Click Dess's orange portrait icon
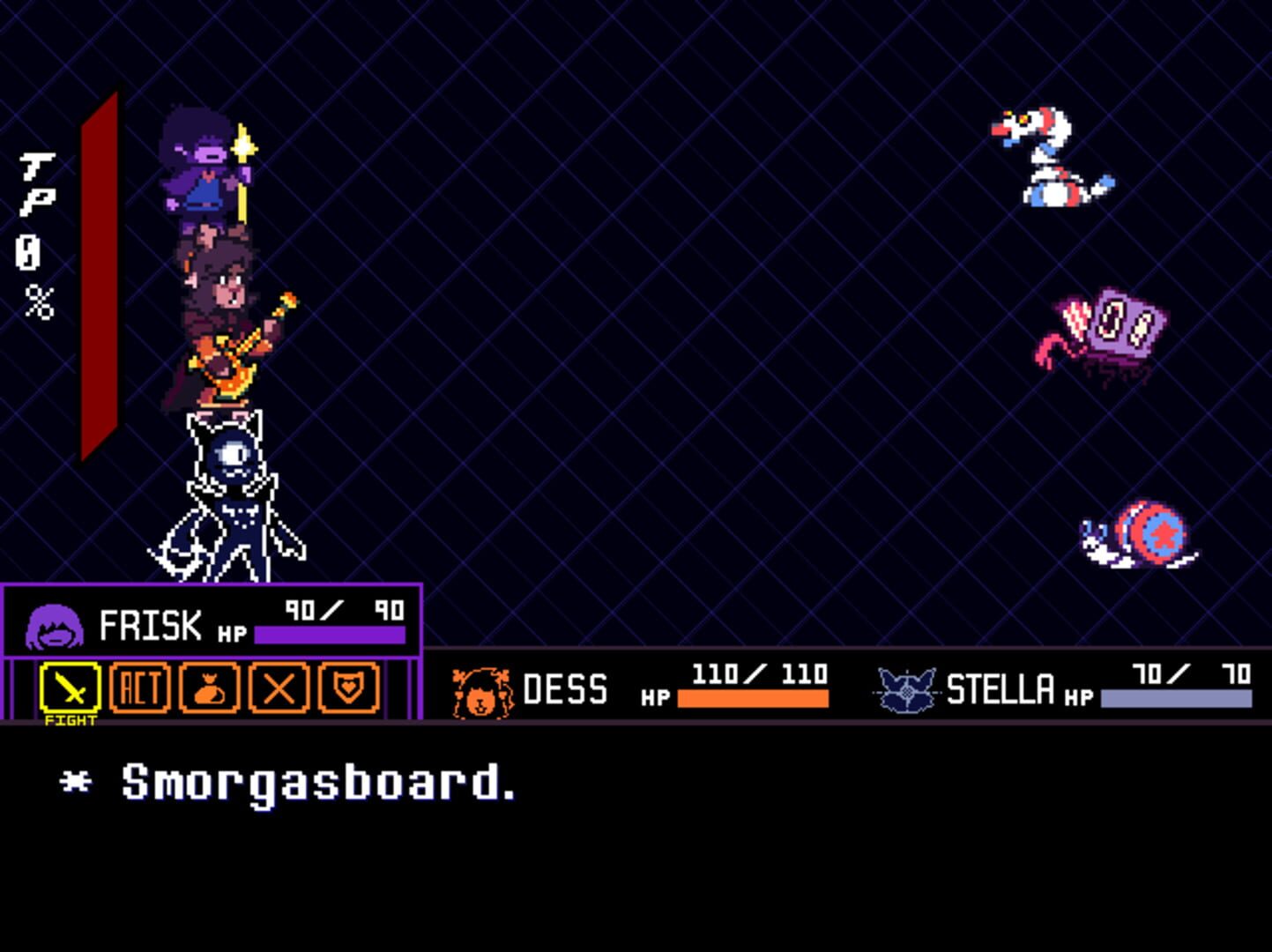This screenshot has height=952, width=1272. coord(480,689)
